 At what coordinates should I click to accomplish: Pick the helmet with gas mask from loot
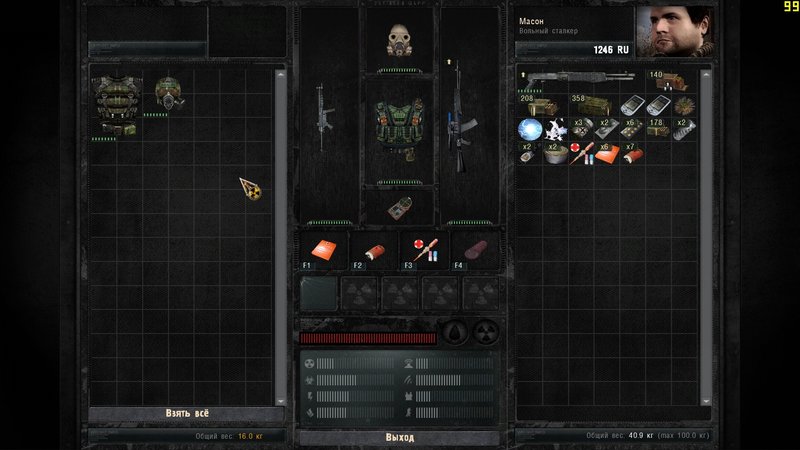170,94
